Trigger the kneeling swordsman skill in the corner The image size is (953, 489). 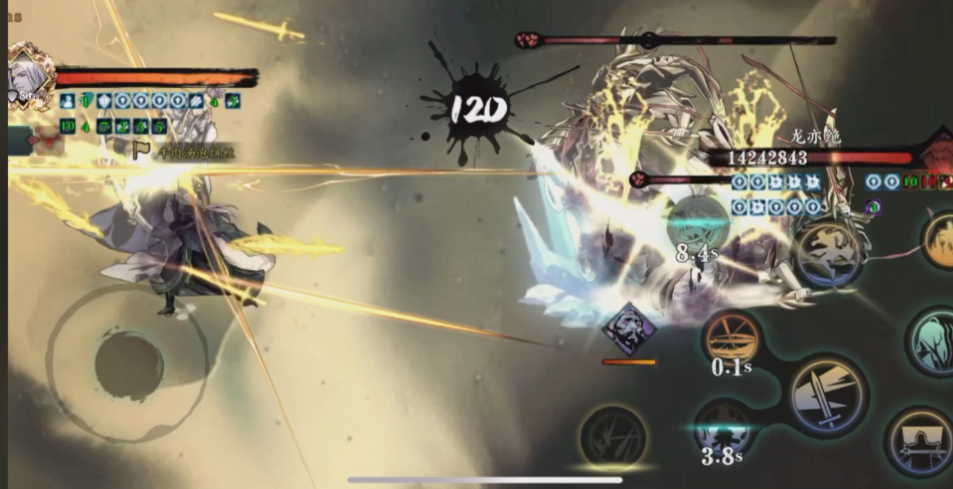(x=920, y=441)
